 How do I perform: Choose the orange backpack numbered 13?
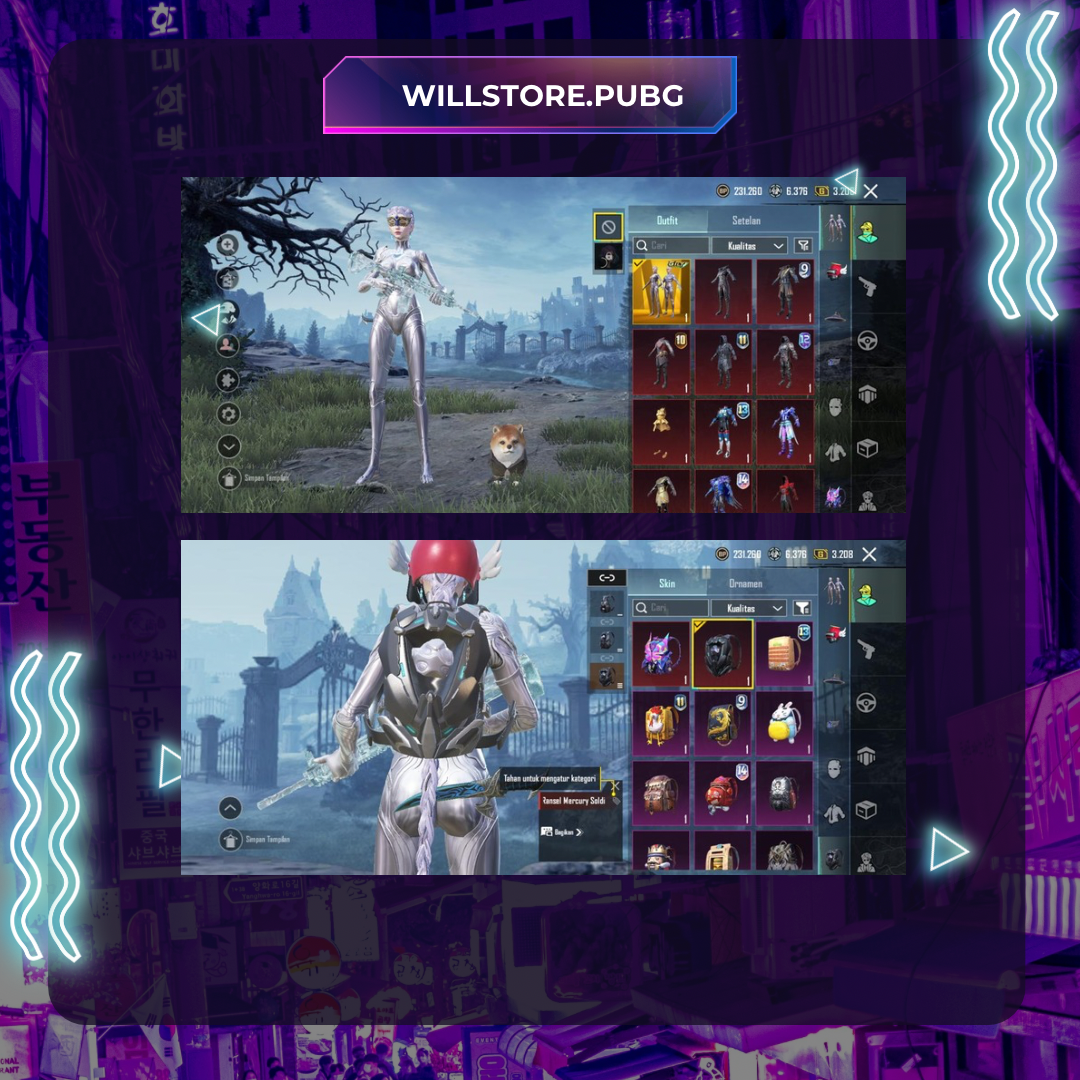[785, 654]
